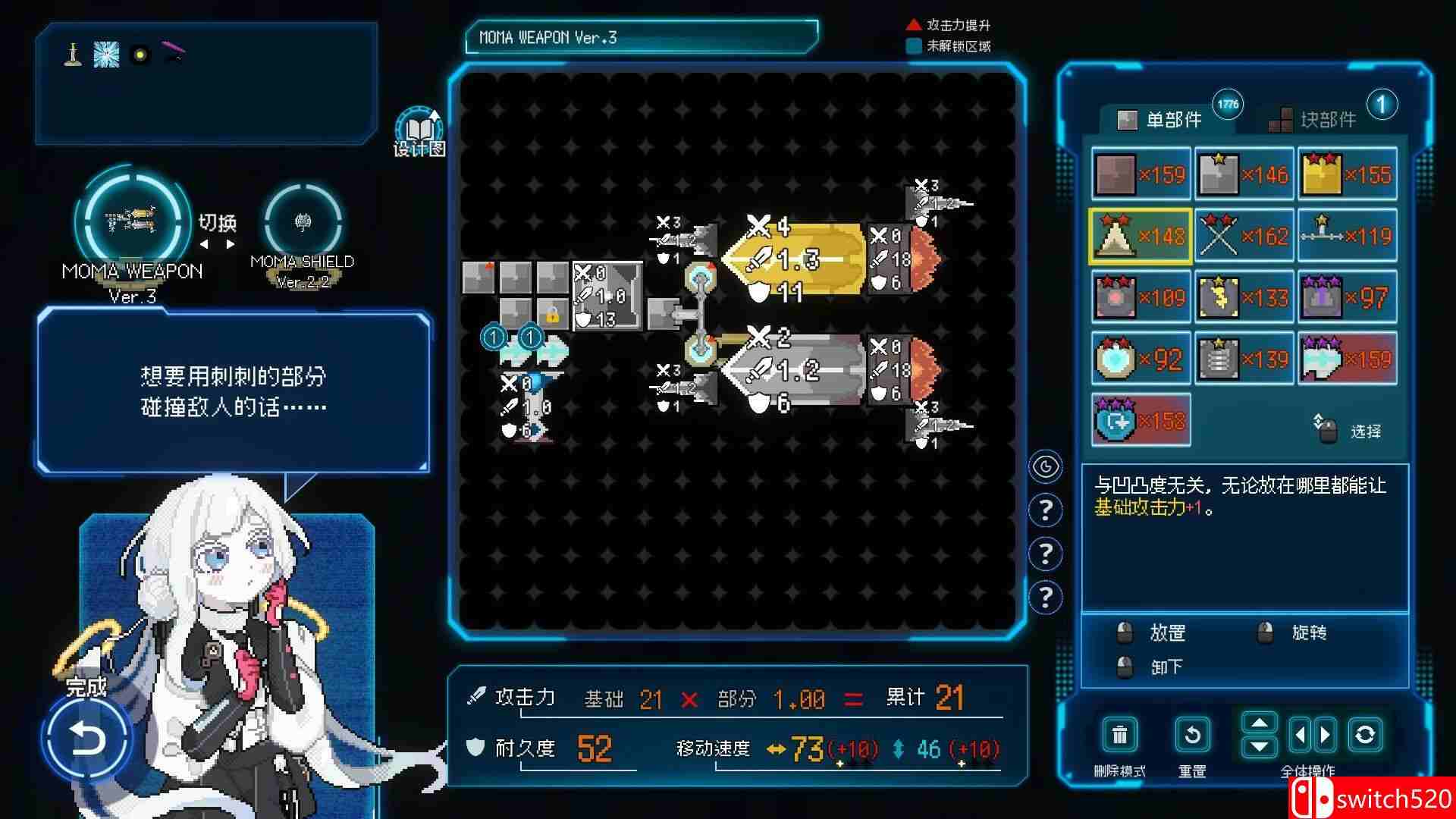The image size is (1456, 819).
Task: Switch to the 块部件 tab
Action: [x=1319, y=119]
